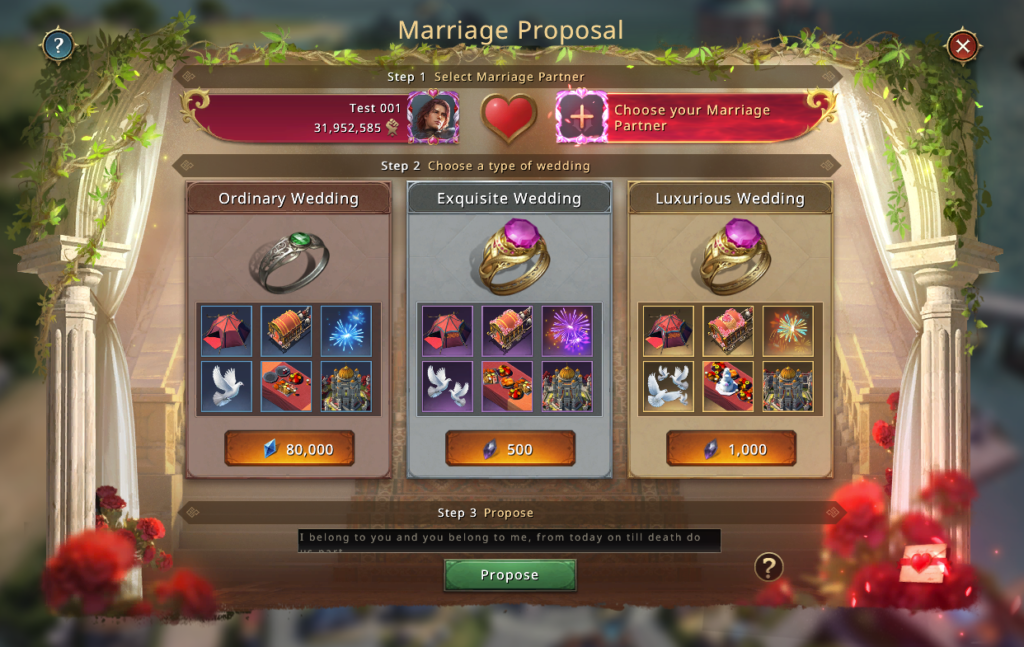Select the Luxurious Wedding option

tap(730, 198)
